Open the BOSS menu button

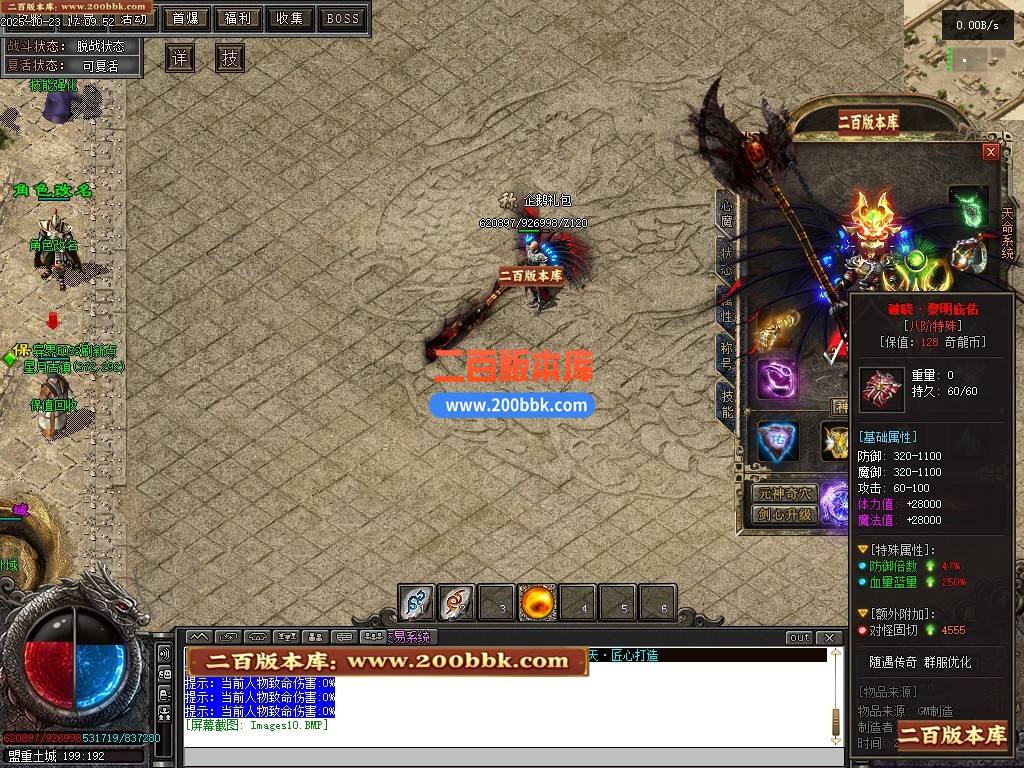[x=343, y=18]
